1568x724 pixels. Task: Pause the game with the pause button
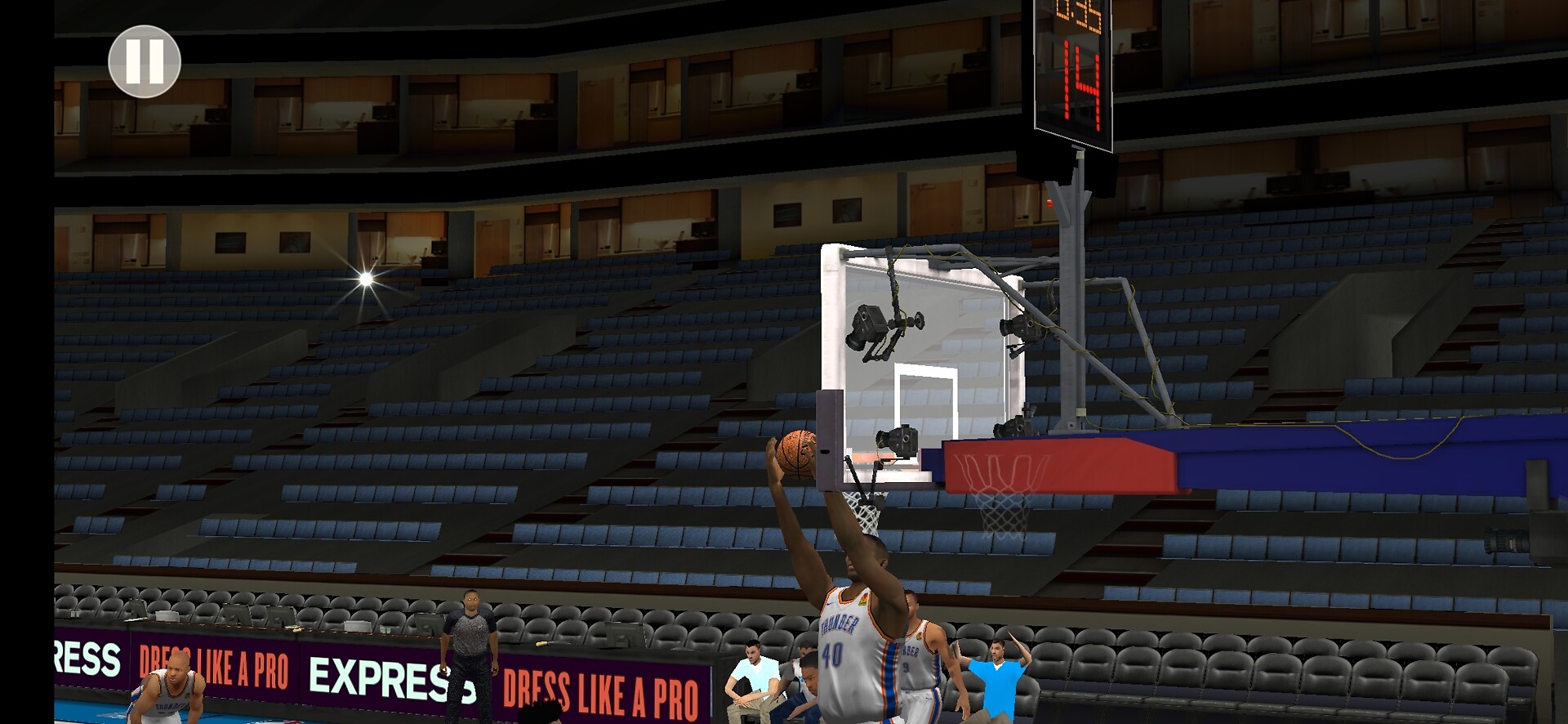pos(145,61)
